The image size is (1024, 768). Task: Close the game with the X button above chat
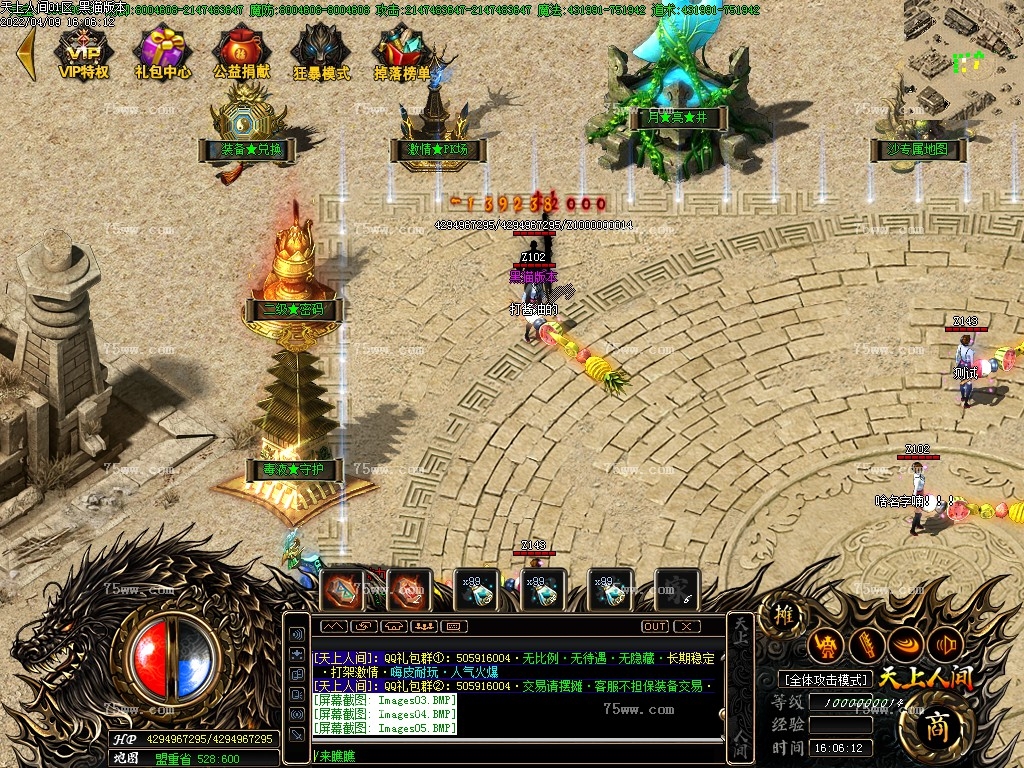click(x=686, y=626)
